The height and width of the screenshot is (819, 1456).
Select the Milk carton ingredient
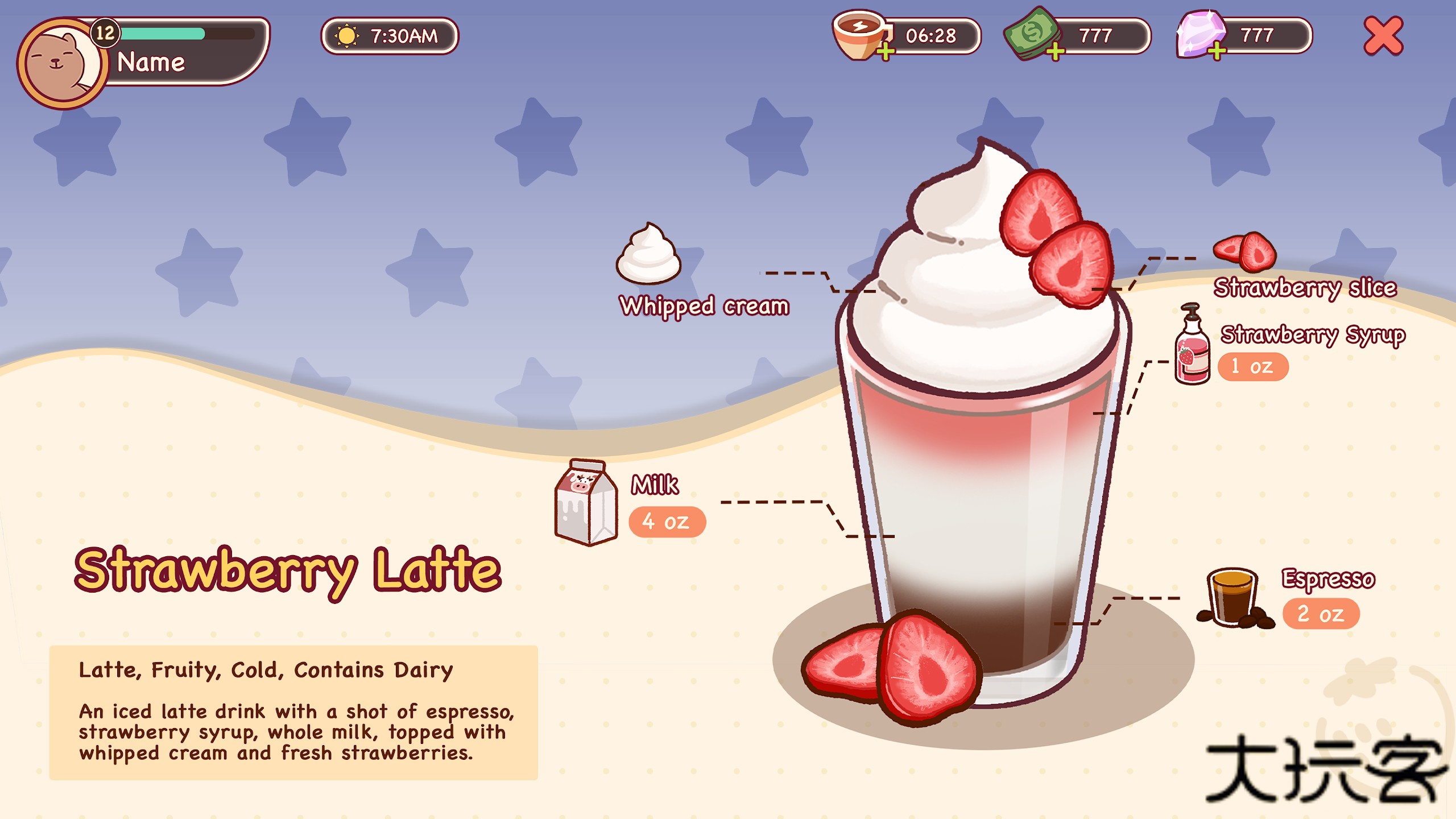point(586,503)
